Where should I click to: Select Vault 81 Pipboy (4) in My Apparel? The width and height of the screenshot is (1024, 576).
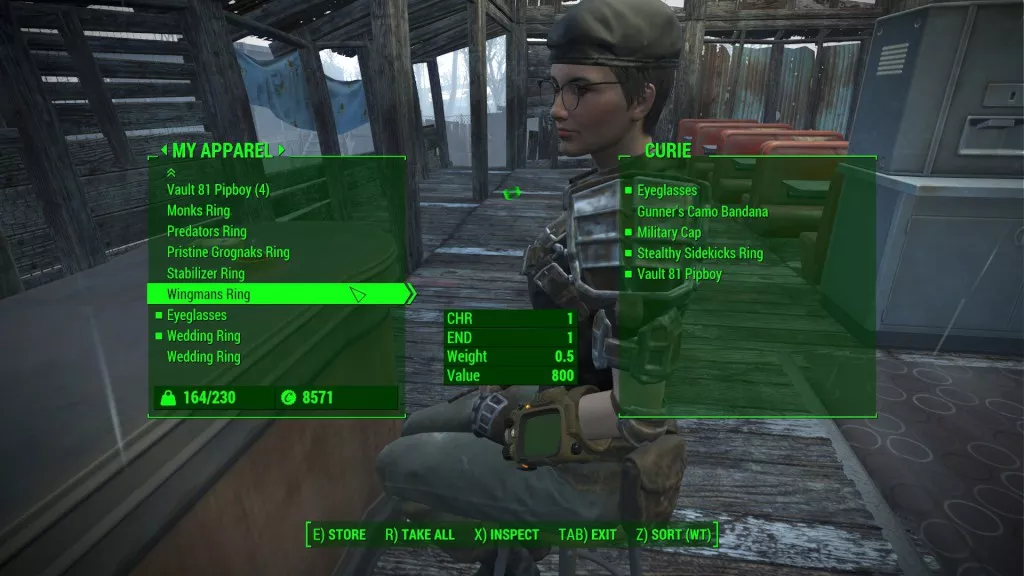pos(218,190)
